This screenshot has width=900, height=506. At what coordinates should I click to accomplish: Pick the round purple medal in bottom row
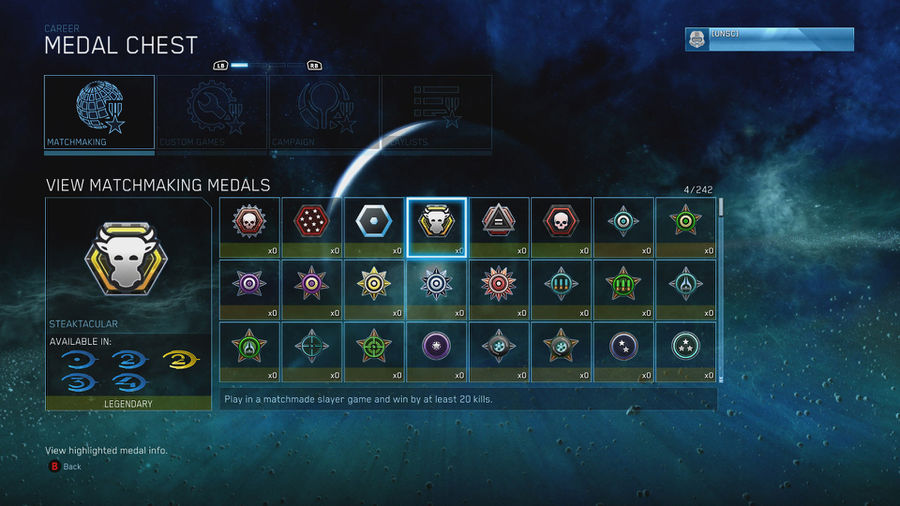436,352
